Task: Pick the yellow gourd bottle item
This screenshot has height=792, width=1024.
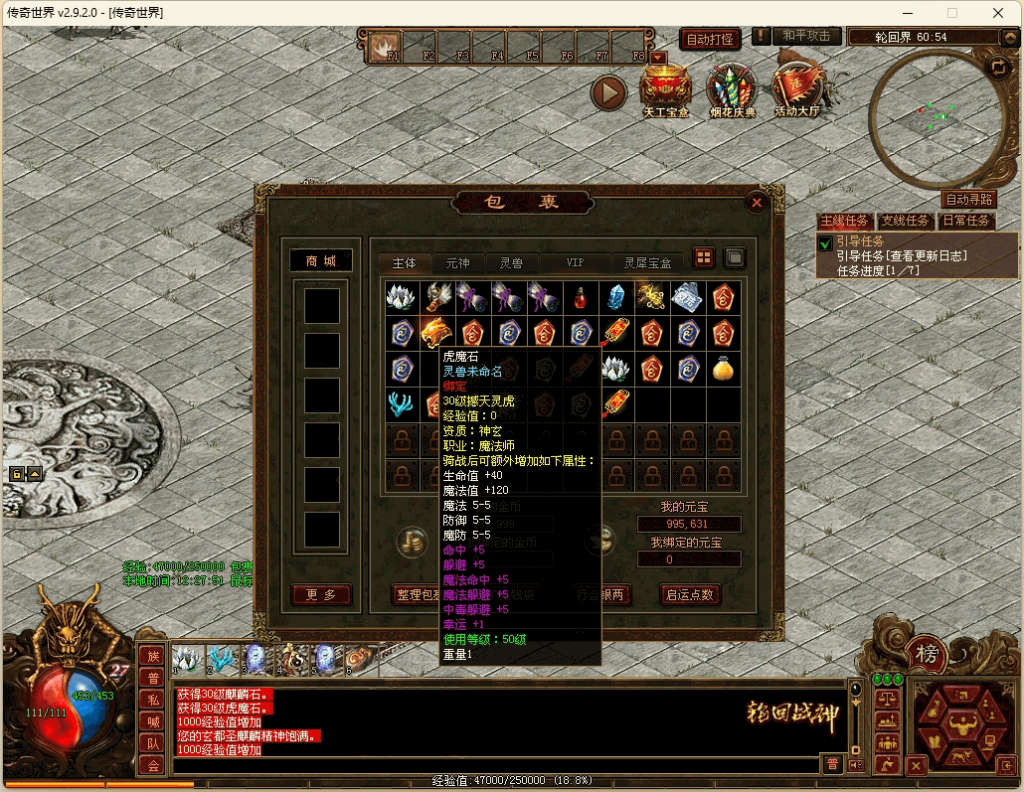Action: 721,369
